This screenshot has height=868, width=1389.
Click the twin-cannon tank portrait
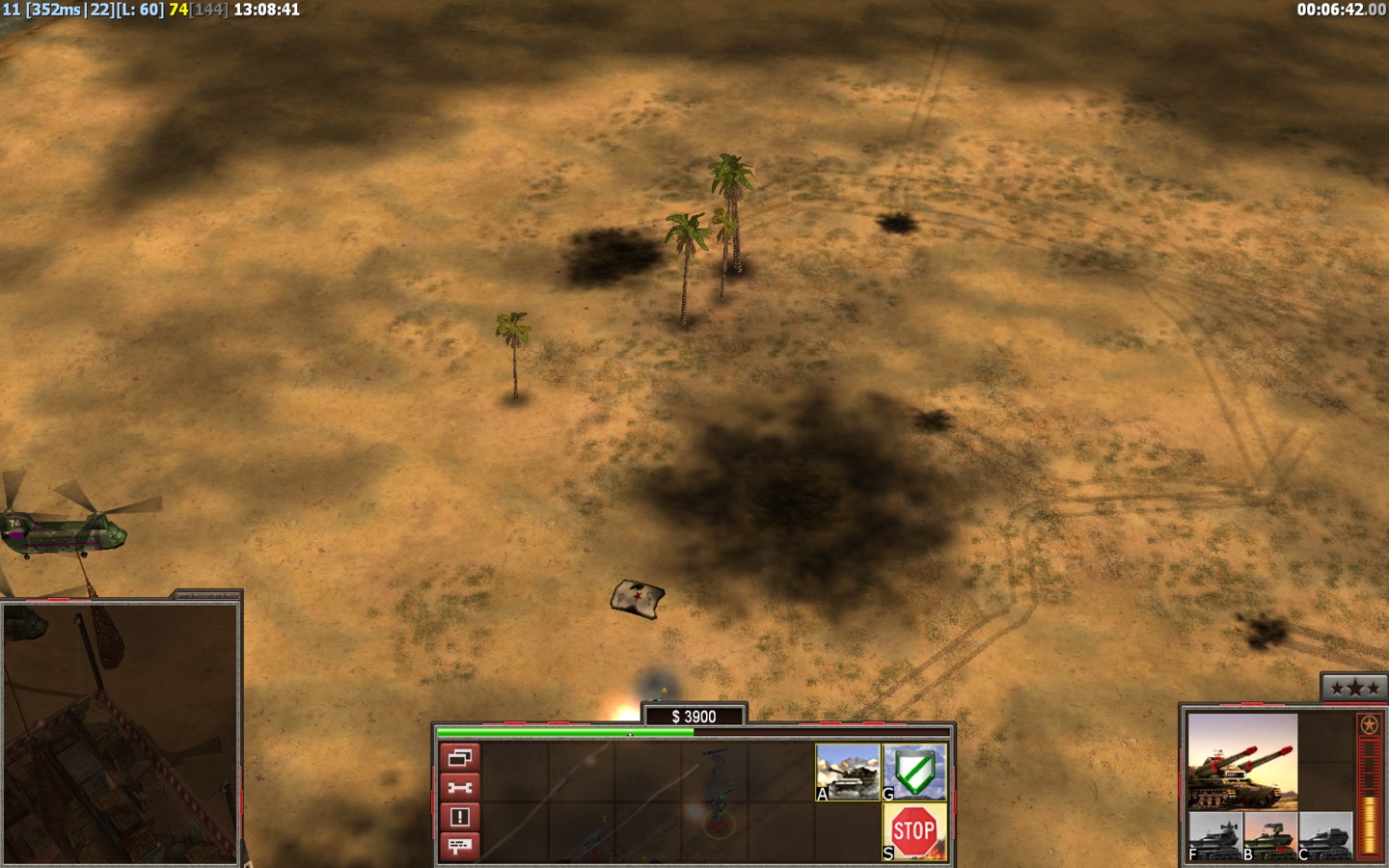pyautogui.click(x=1242, y=761)
